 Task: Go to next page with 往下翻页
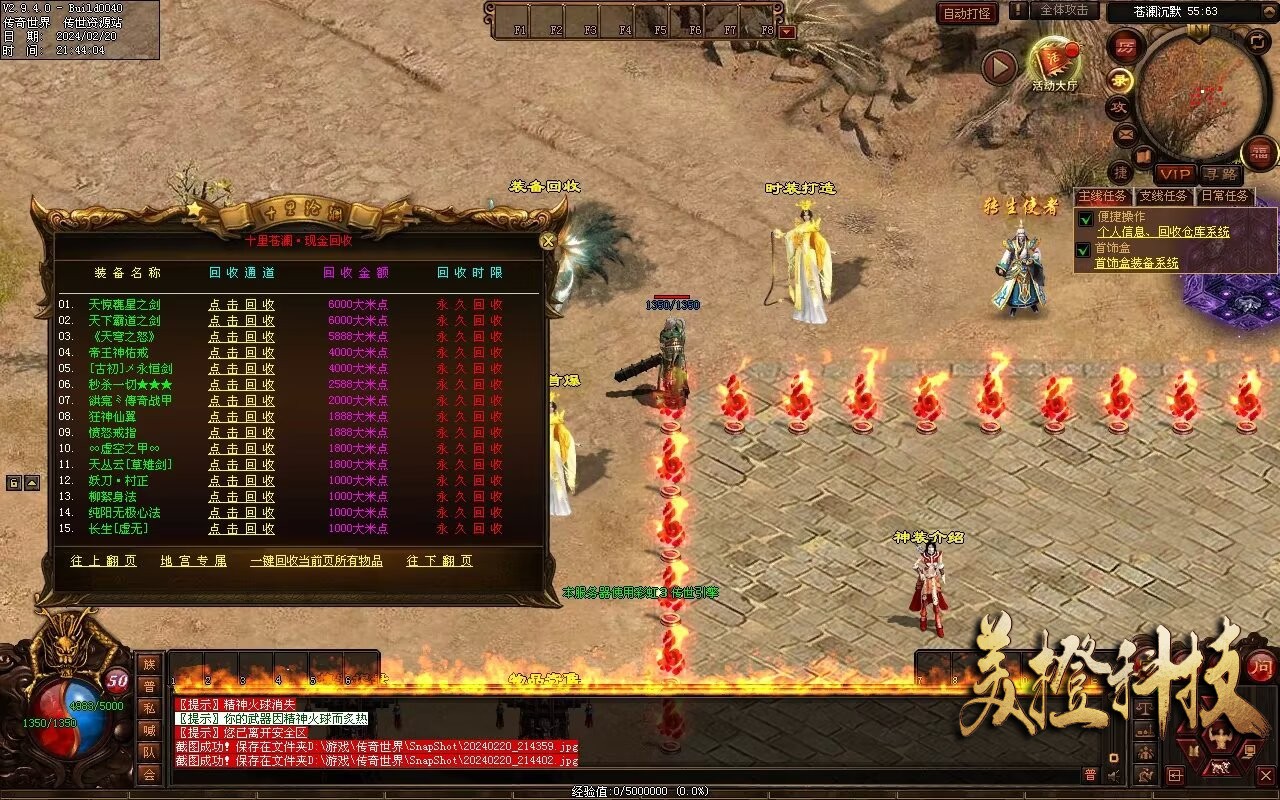pos(439,561)
